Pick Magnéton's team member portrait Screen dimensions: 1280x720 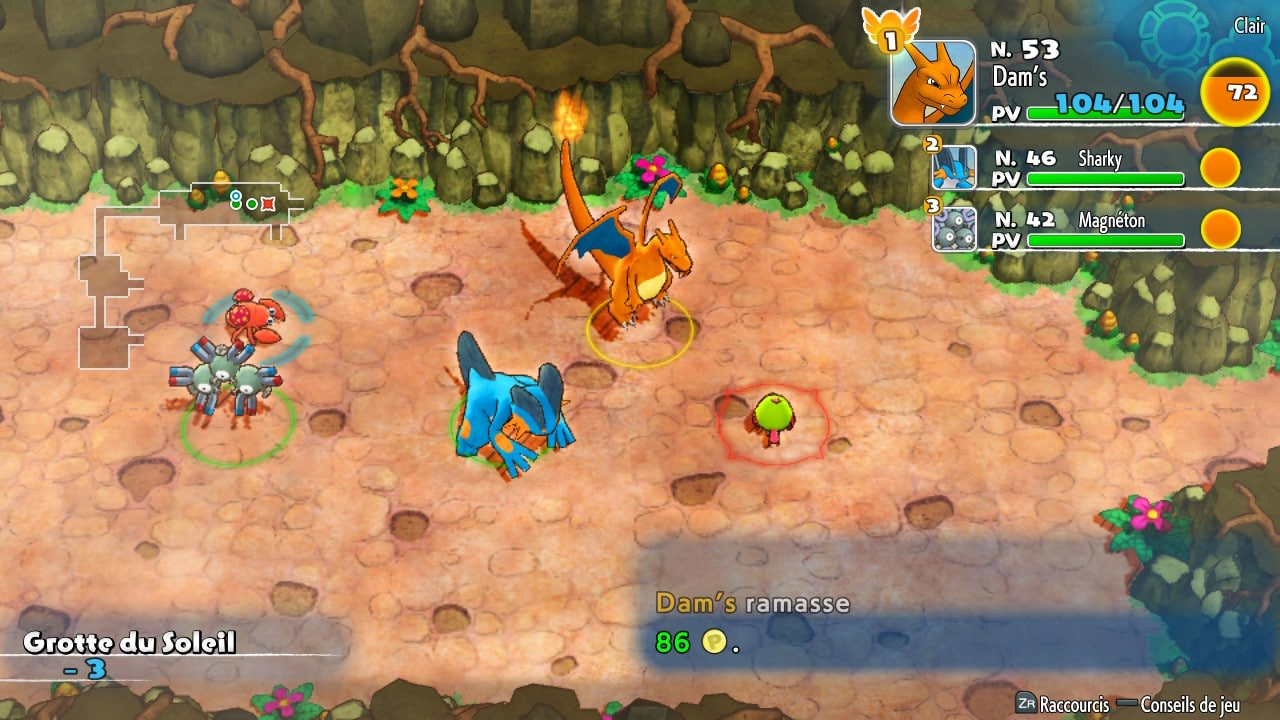click(954, 229)
